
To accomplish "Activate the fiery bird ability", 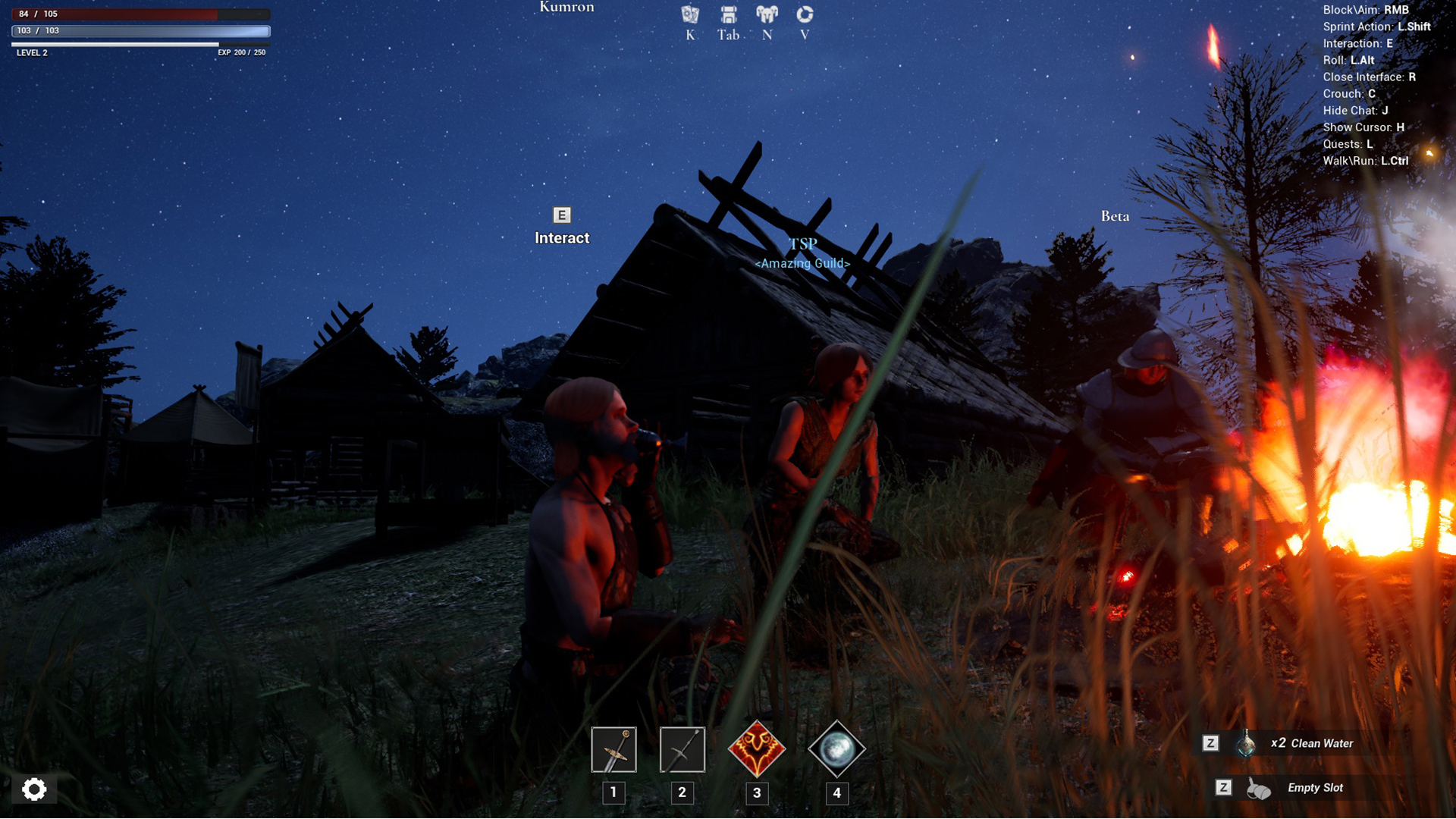I will 756,750.
